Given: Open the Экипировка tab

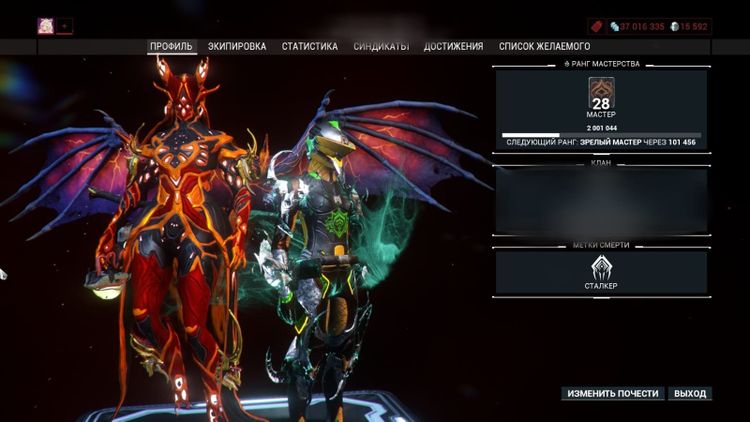Looking at the screenshot, I should tap(237, 46).
